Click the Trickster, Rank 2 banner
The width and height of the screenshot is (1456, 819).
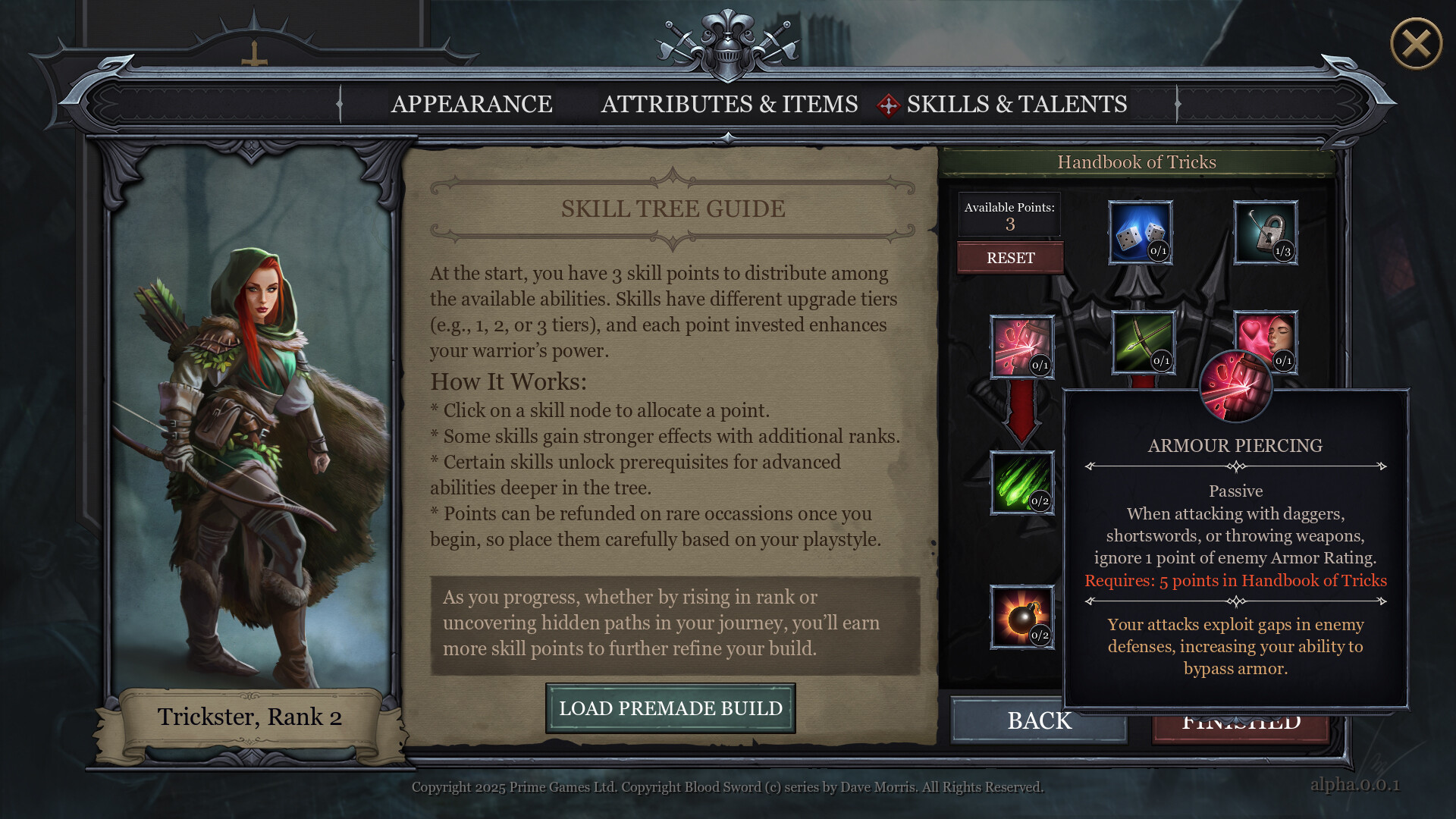pyautogui.click(x=250, y=716)
